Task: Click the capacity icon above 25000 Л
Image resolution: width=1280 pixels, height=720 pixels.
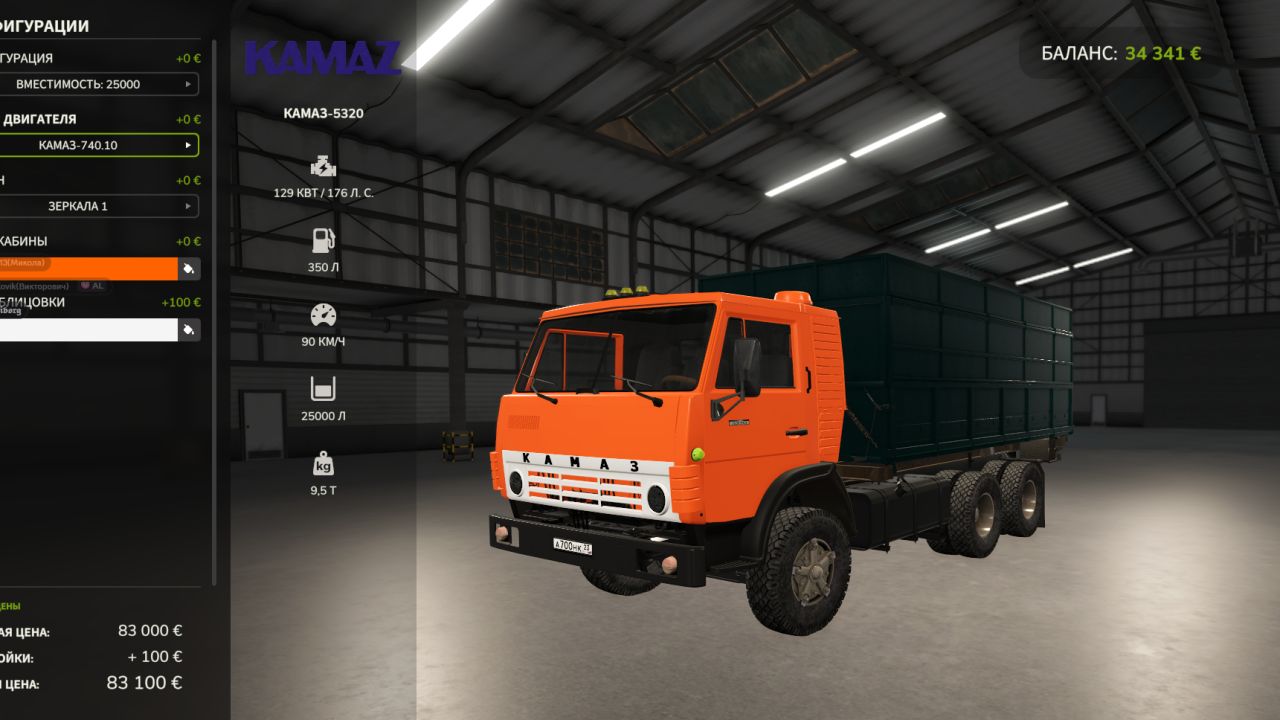Action: (322, 389)
